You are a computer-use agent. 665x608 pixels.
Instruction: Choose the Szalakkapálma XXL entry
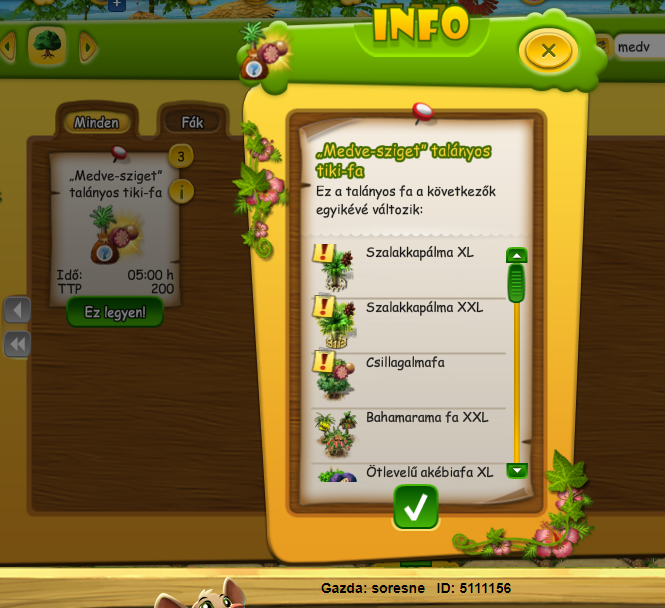point(410,320)
